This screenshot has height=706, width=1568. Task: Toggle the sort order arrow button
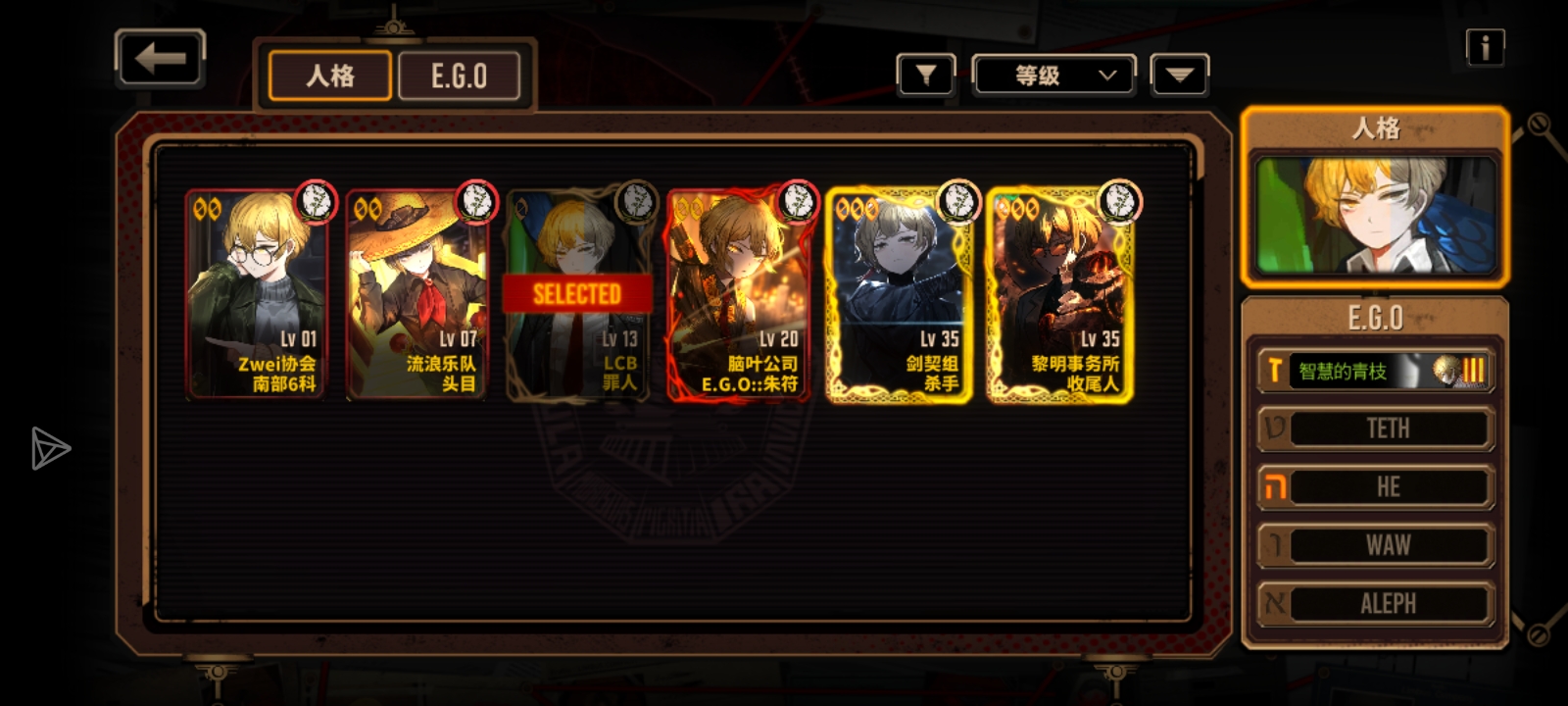(1180, 76)
